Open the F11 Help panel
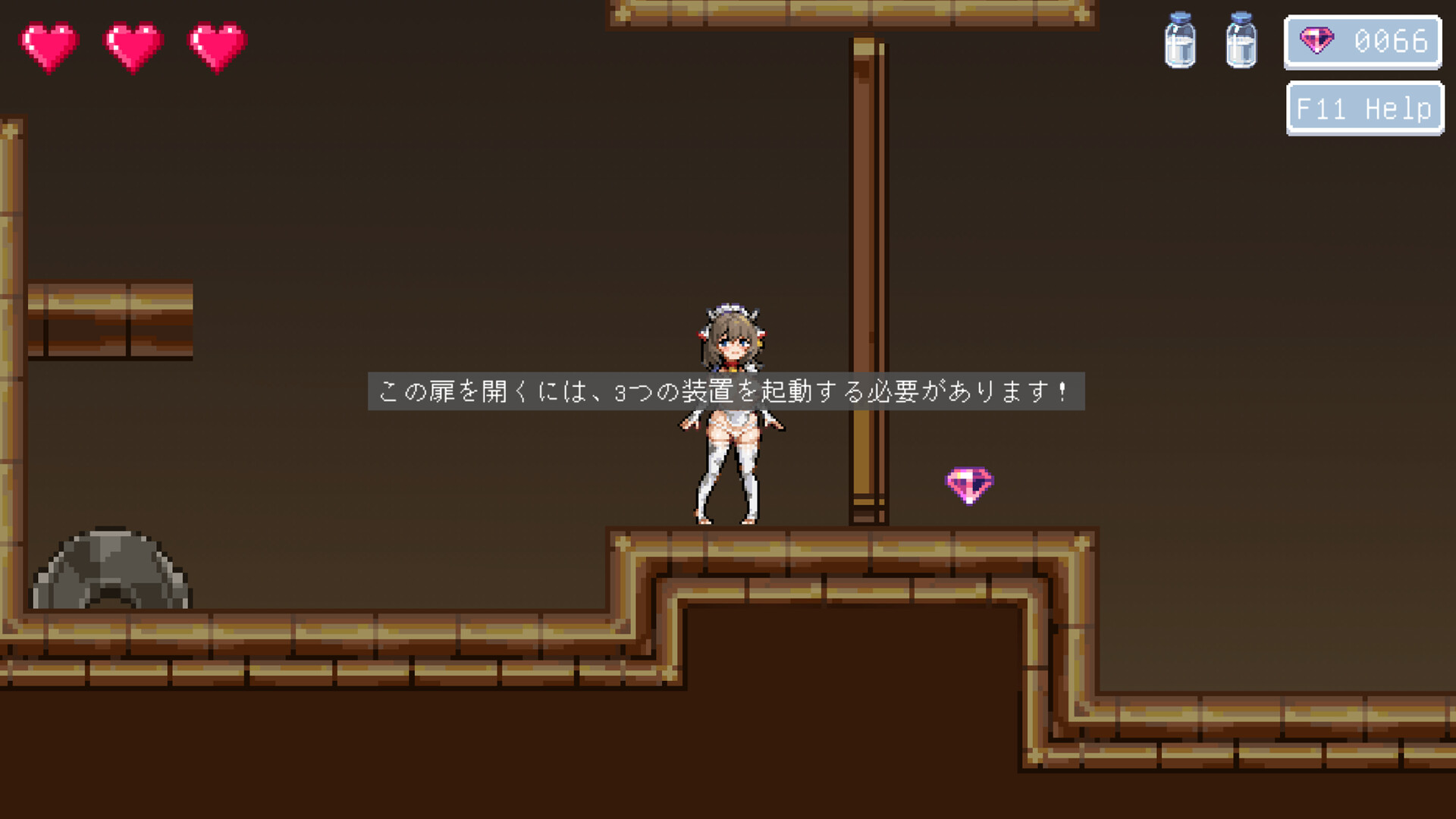Screen dimensions: 1456x819 click(x=1363, y=108)
